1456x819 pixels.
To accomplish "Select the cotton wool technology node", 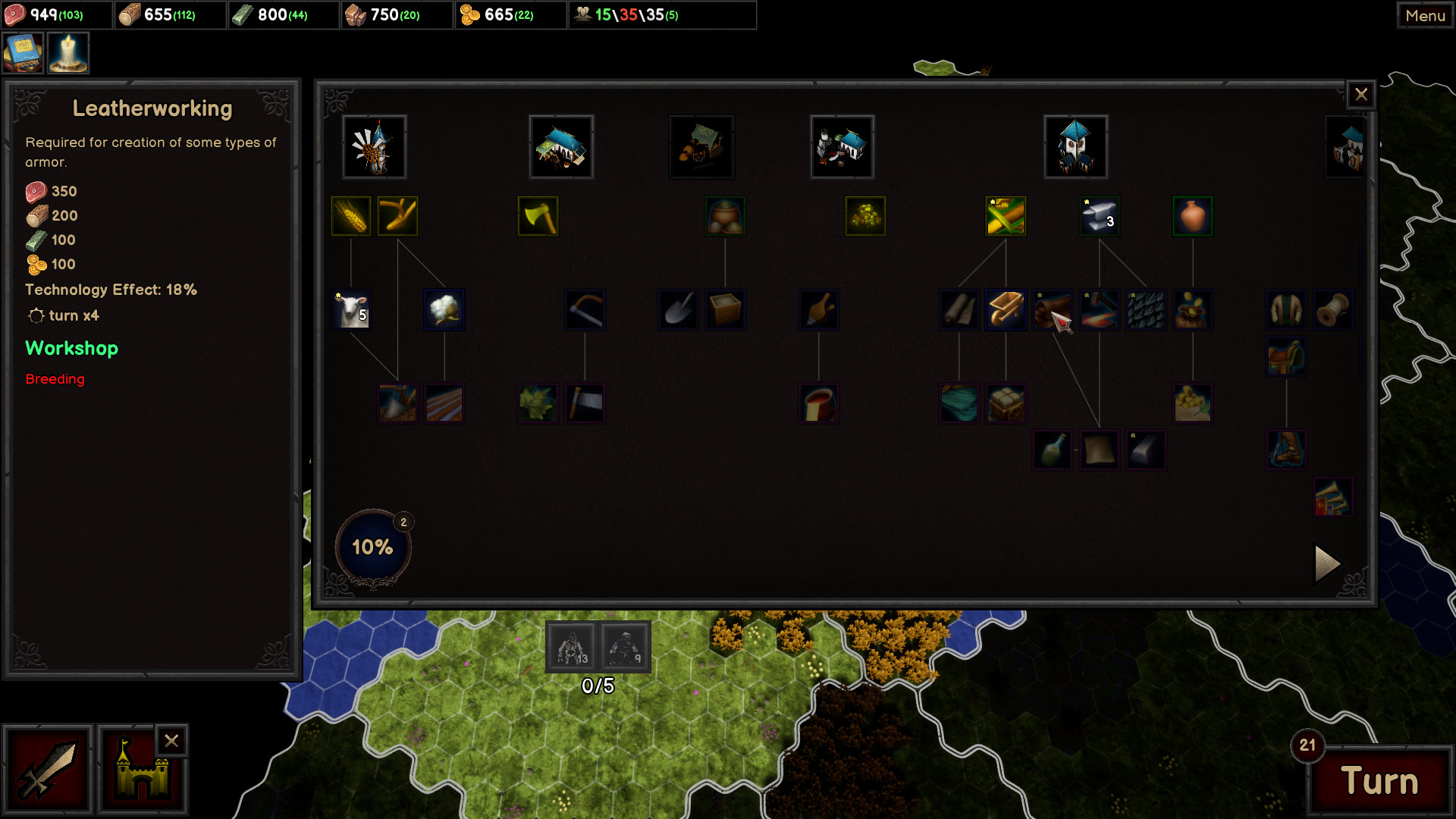I will (444, 310).
